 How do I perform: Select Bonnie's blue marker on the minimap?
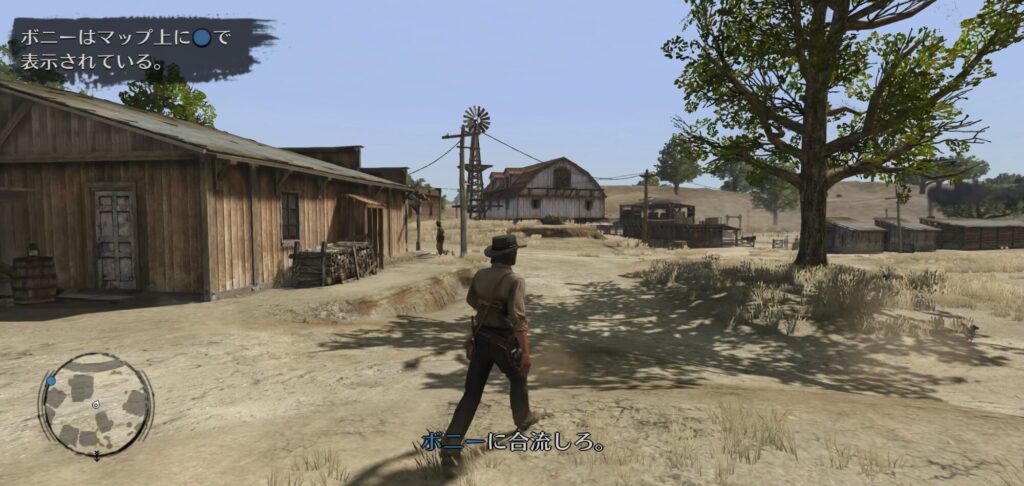(50, 380)
